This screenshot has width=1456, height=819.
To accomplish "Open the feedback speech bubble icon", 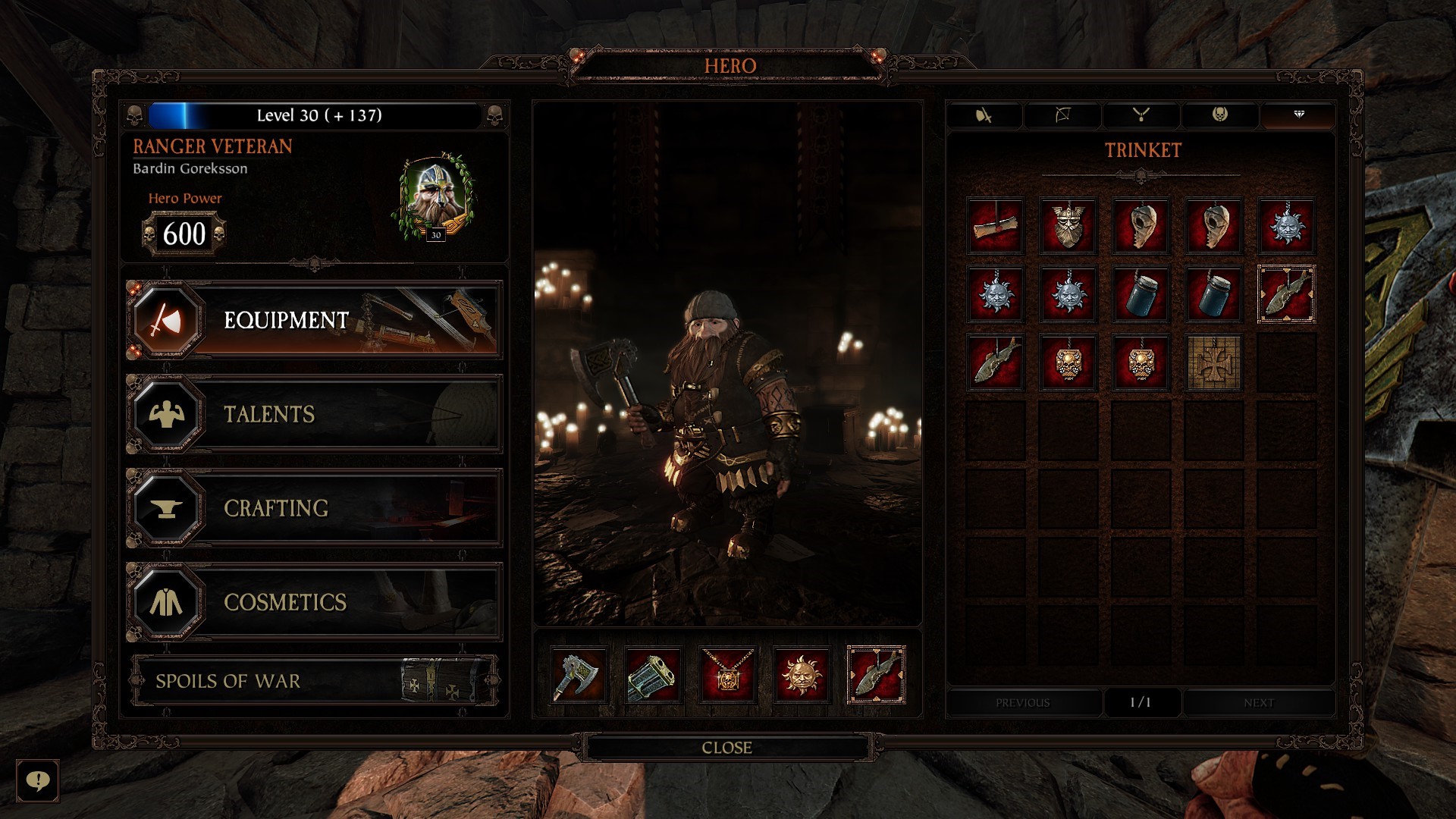I will point(37,780).
